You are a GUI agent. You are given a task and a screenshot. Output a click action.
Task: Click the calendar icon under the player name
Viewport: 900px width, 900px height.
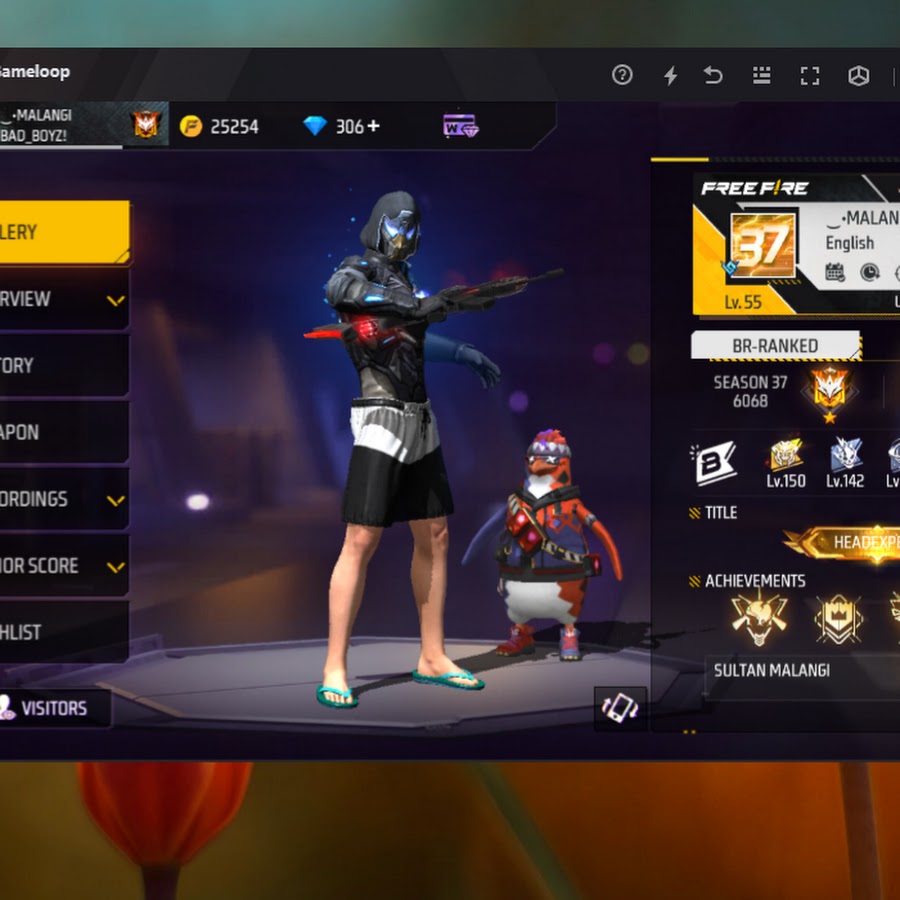[835, 272]
